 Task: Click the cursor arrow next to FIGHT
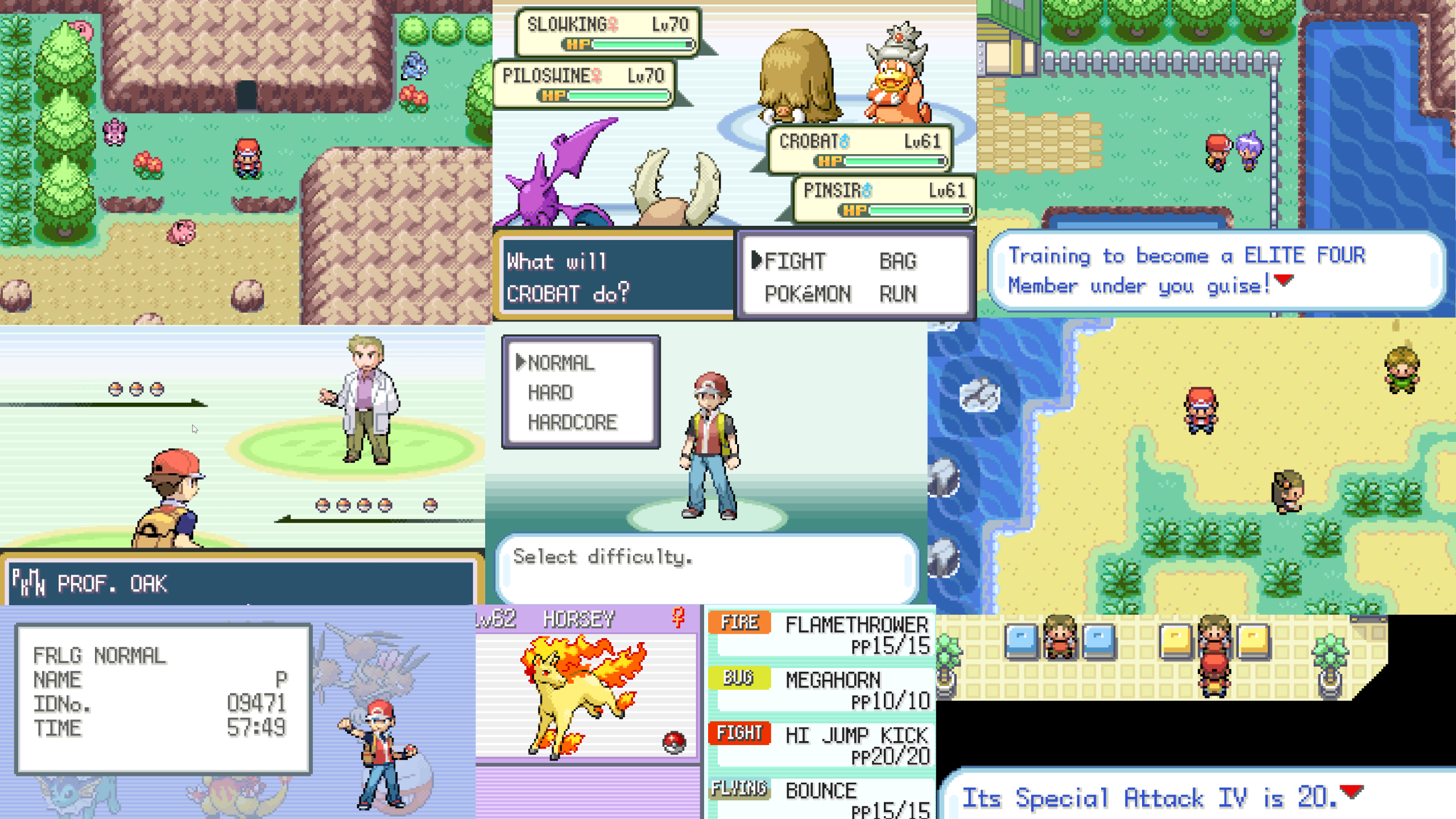click(x=756, y=261)
